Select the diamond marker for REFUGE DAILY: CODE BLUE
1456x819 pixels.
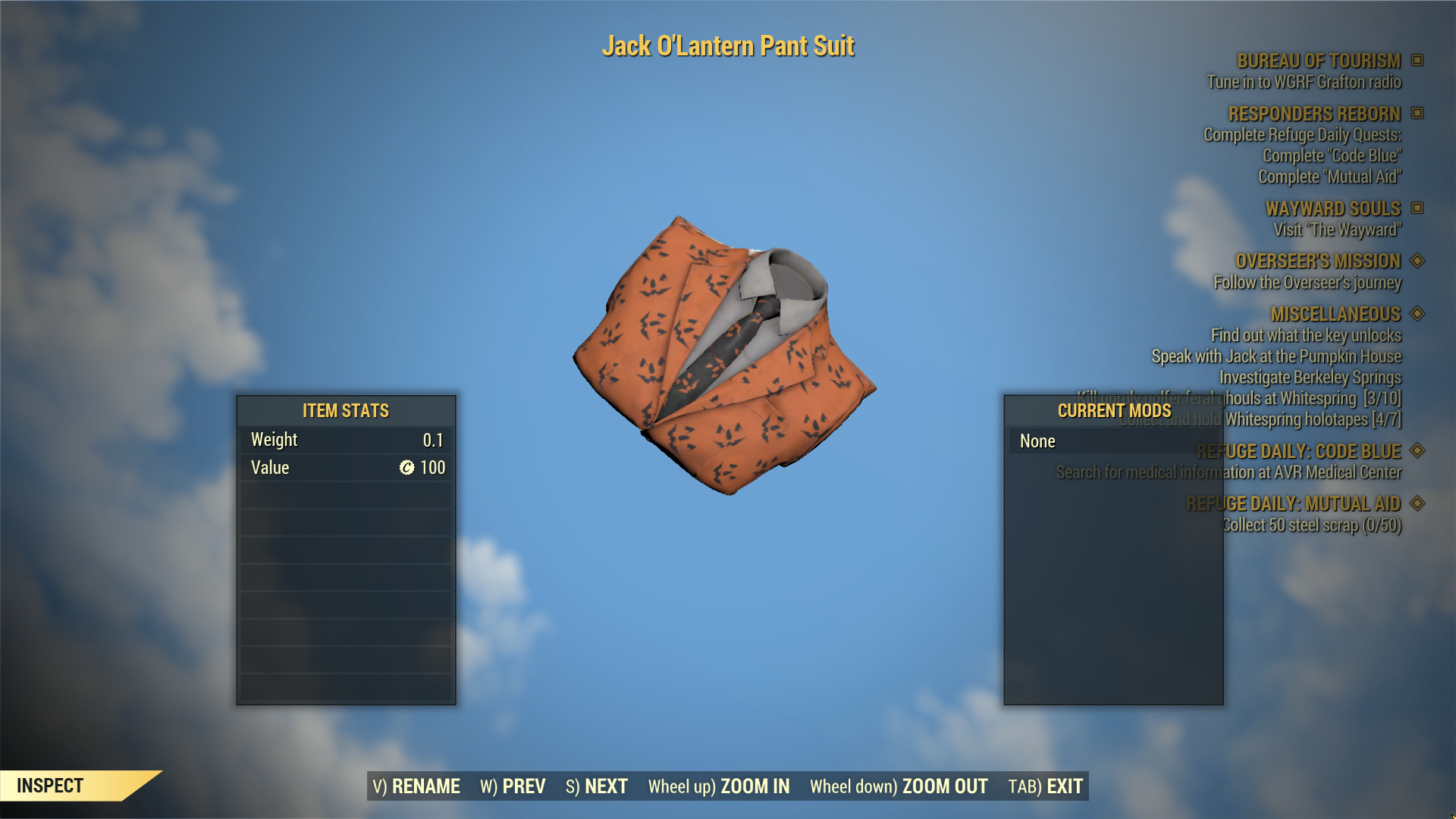(x=1417, y=451)
